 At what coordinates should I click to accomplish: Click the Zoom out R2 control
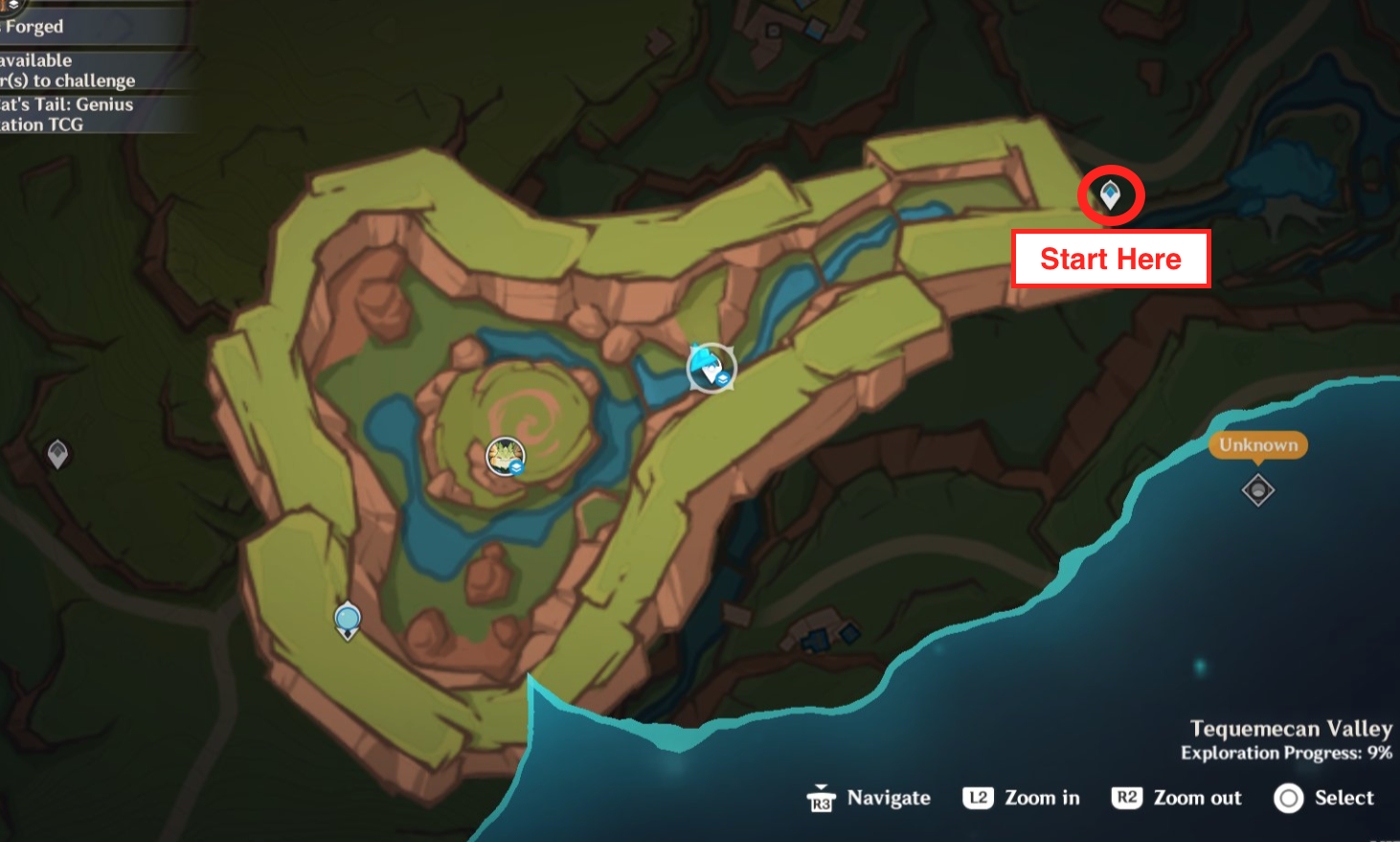click(1177, 798)
